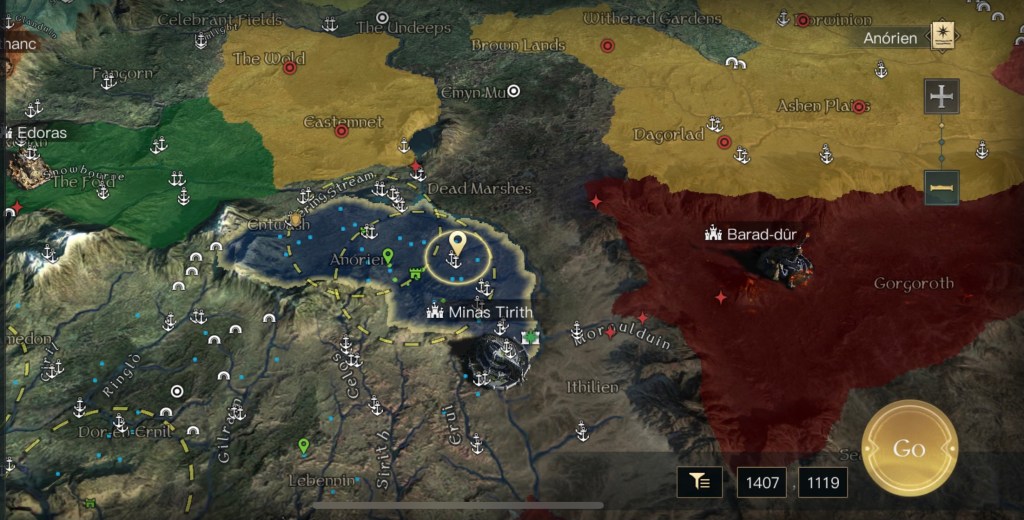Screen dimensions: 1024x520
Task: Edit the 1119 Y-coordinate field
Action: pos(823,483)
